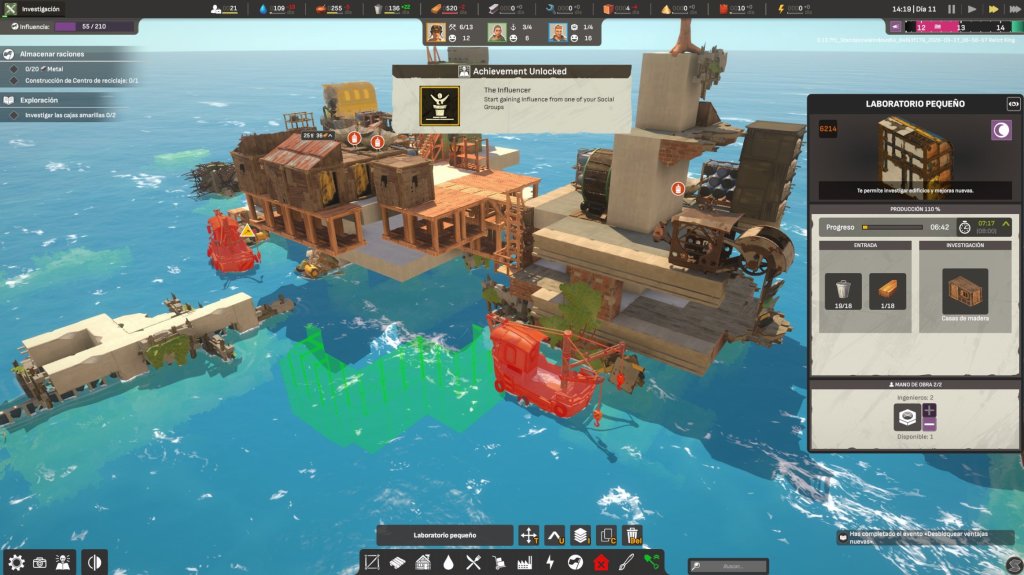The image size is (1024, 575).
Task: Open the water droplet build category
Action: pos(449,563)
